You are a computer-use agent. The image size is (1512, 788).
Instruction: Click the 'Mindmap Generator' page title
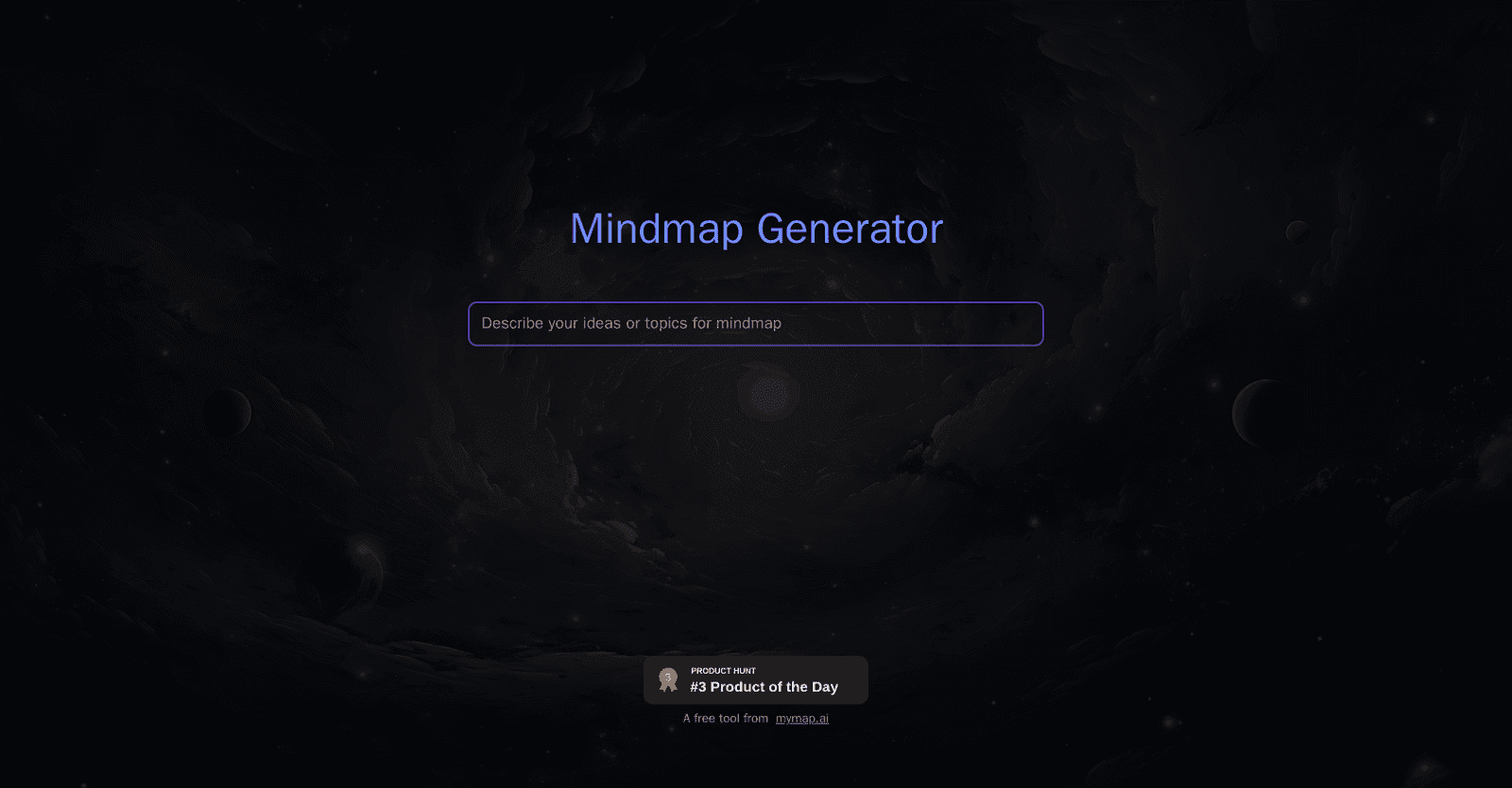(755, 228)
